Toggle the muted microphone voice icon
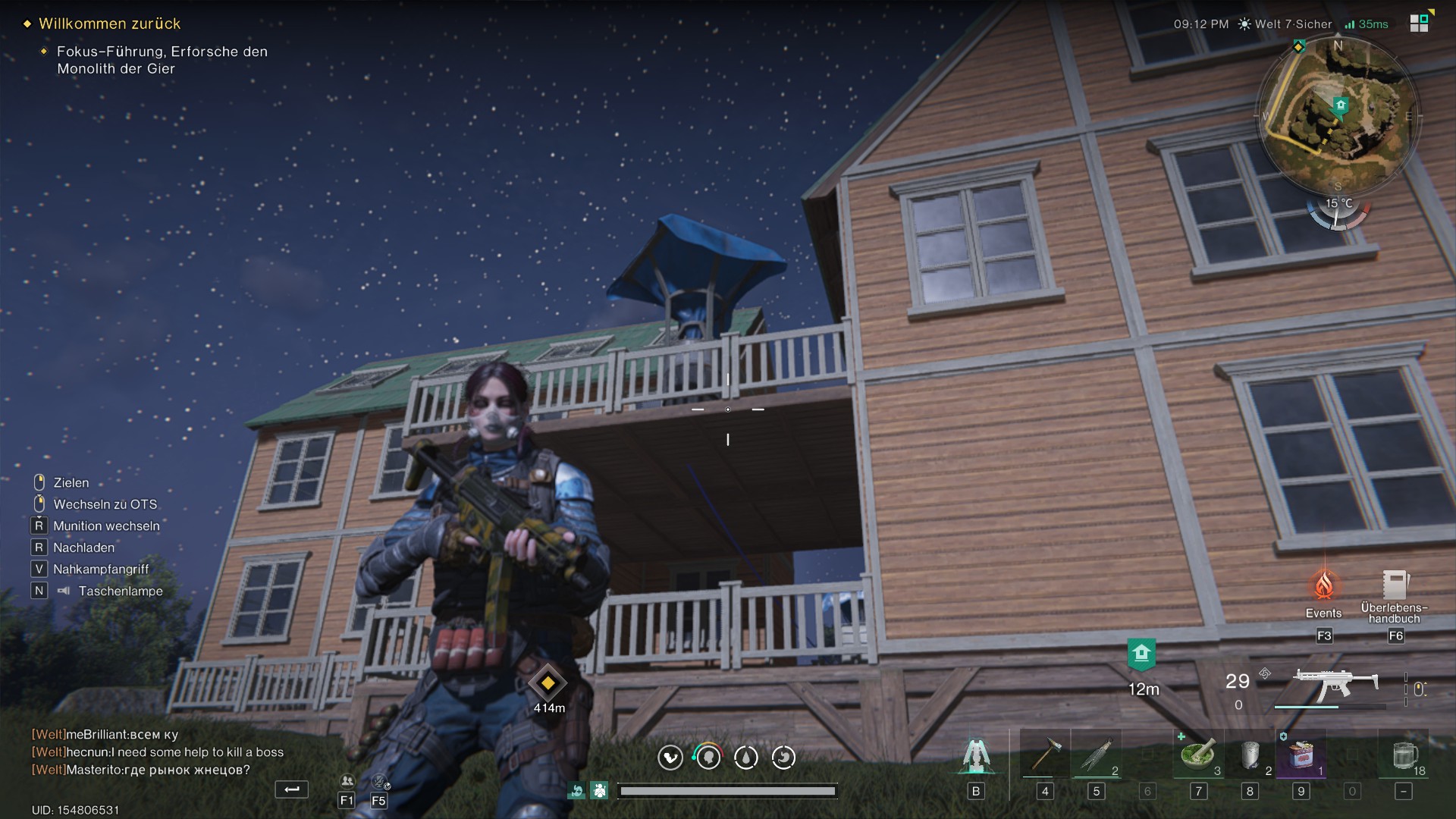Screen dimensions: 1456x819 coord(379,781)
